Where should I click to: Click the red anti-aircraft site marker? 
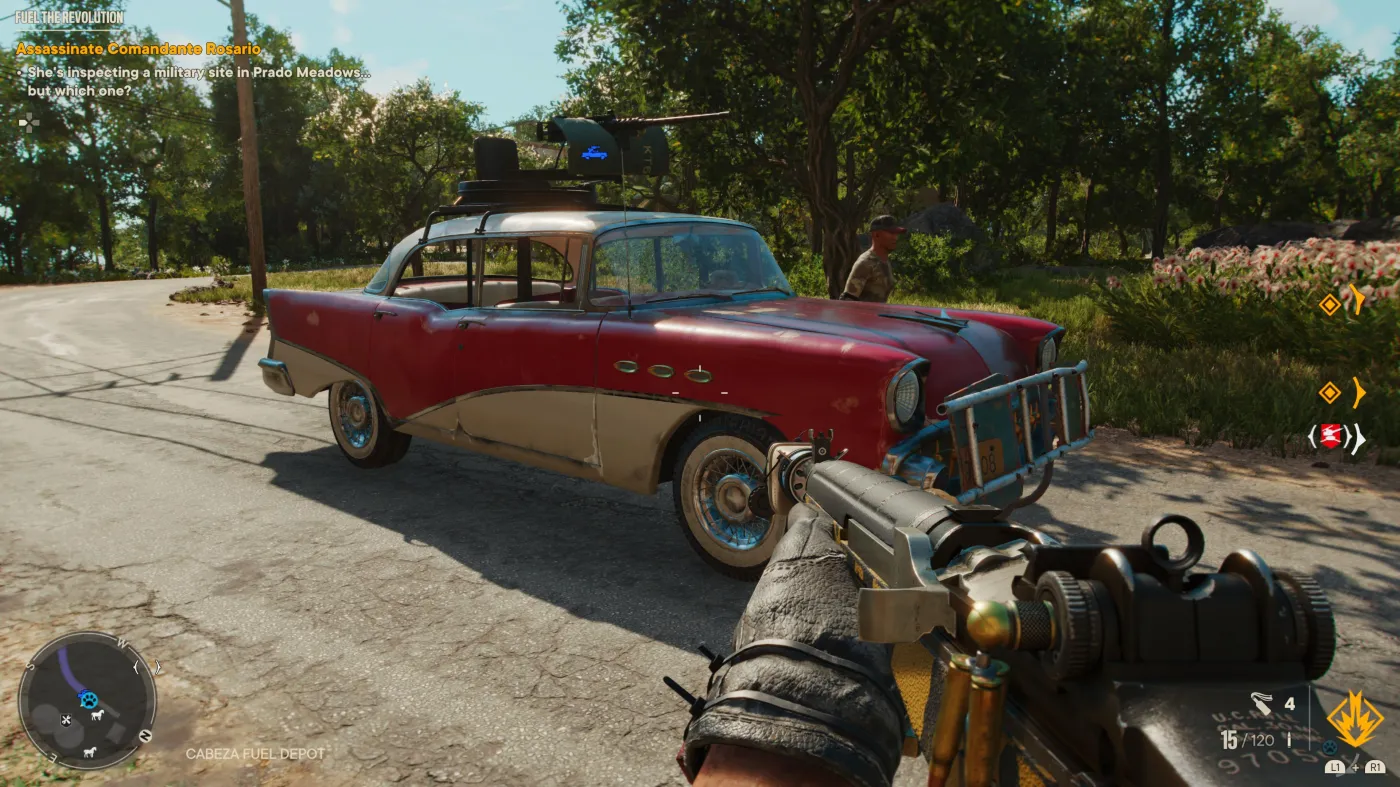(x=1330, y=436)
